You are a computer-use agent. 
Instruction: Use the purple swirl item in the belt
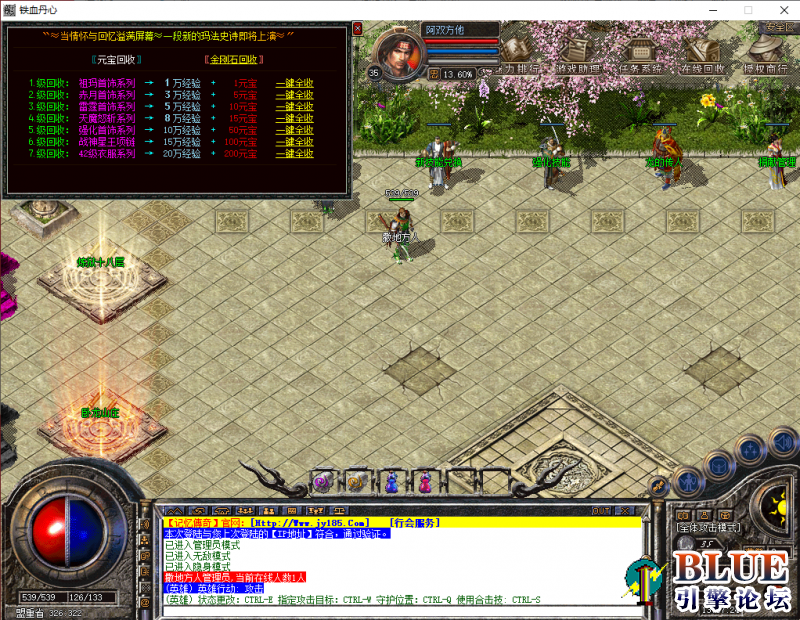[322, 483]
